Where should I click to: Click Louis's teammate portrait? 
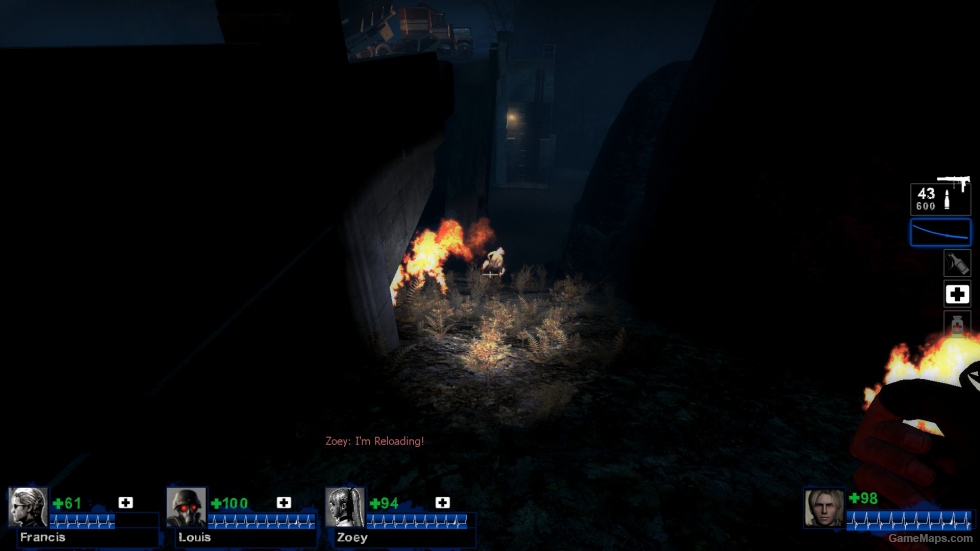186,507
